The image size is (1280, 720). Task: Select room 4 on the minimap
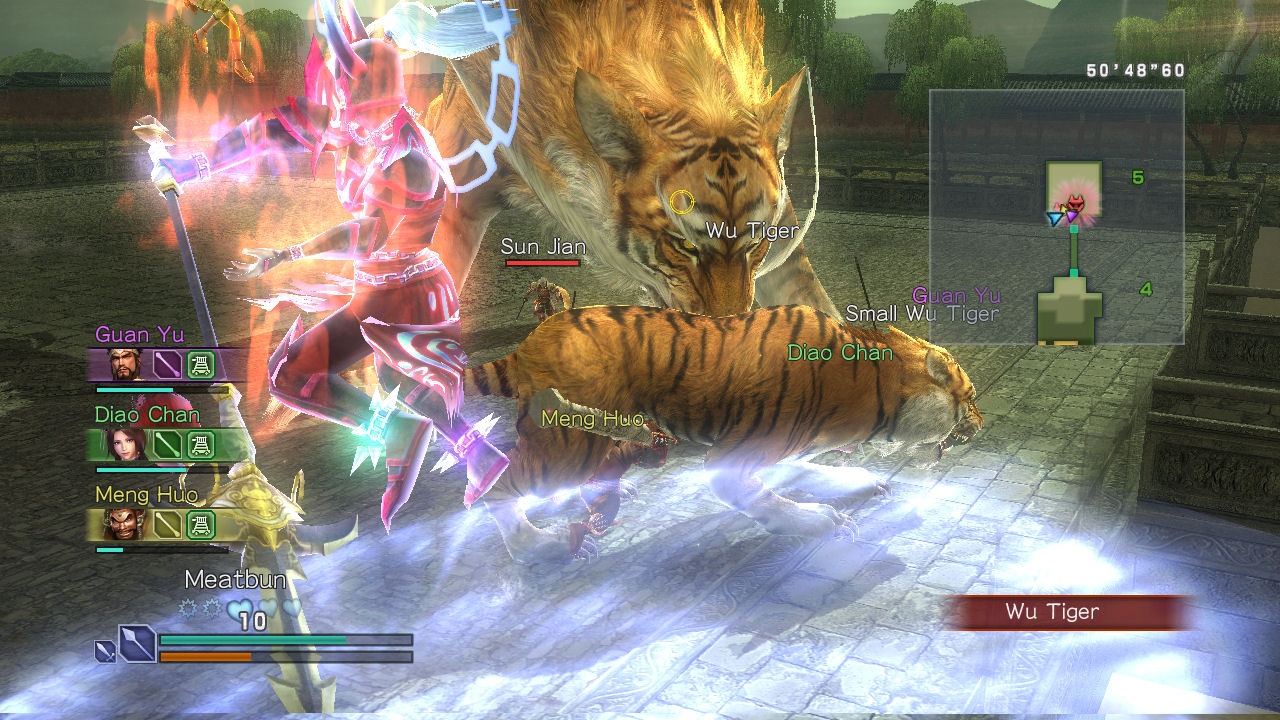click(x=1069, y=313)
